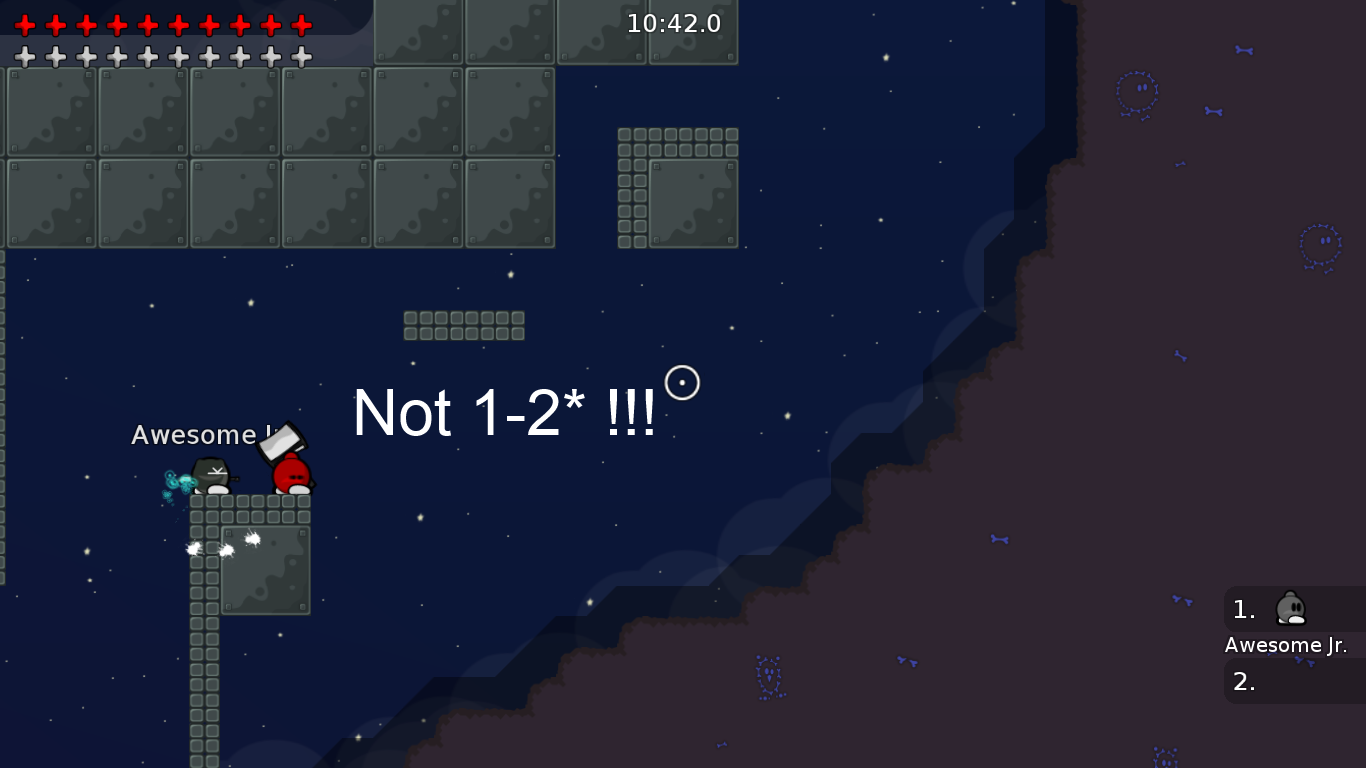Collapse the Awesome Jr. scoreboard label row
Viewport: 1366px width, 768px height.
pyautogui.click(x=1285, y=645)
